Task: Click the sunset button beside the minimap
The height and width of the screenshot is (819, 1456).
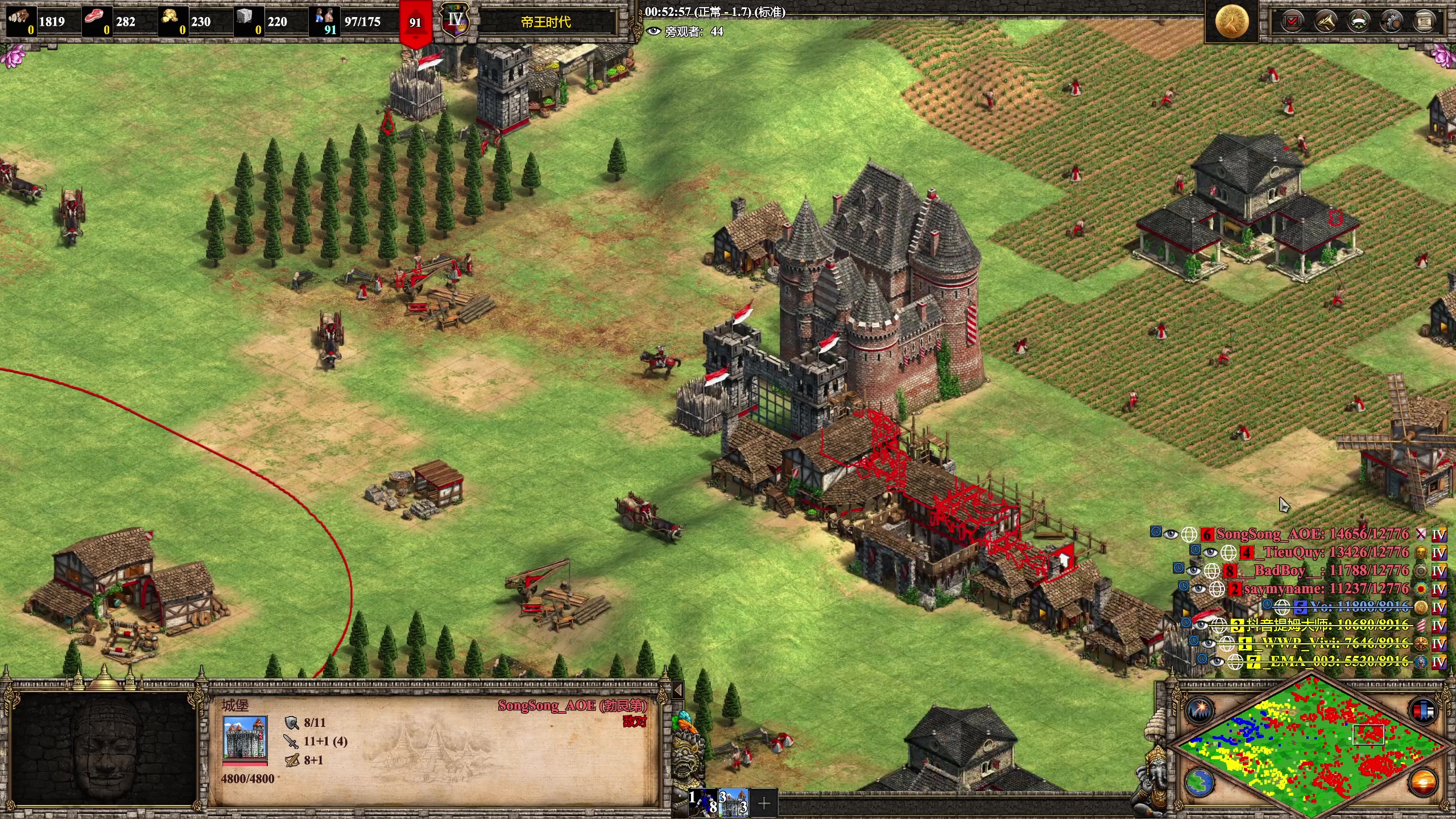Action: 1422,783
